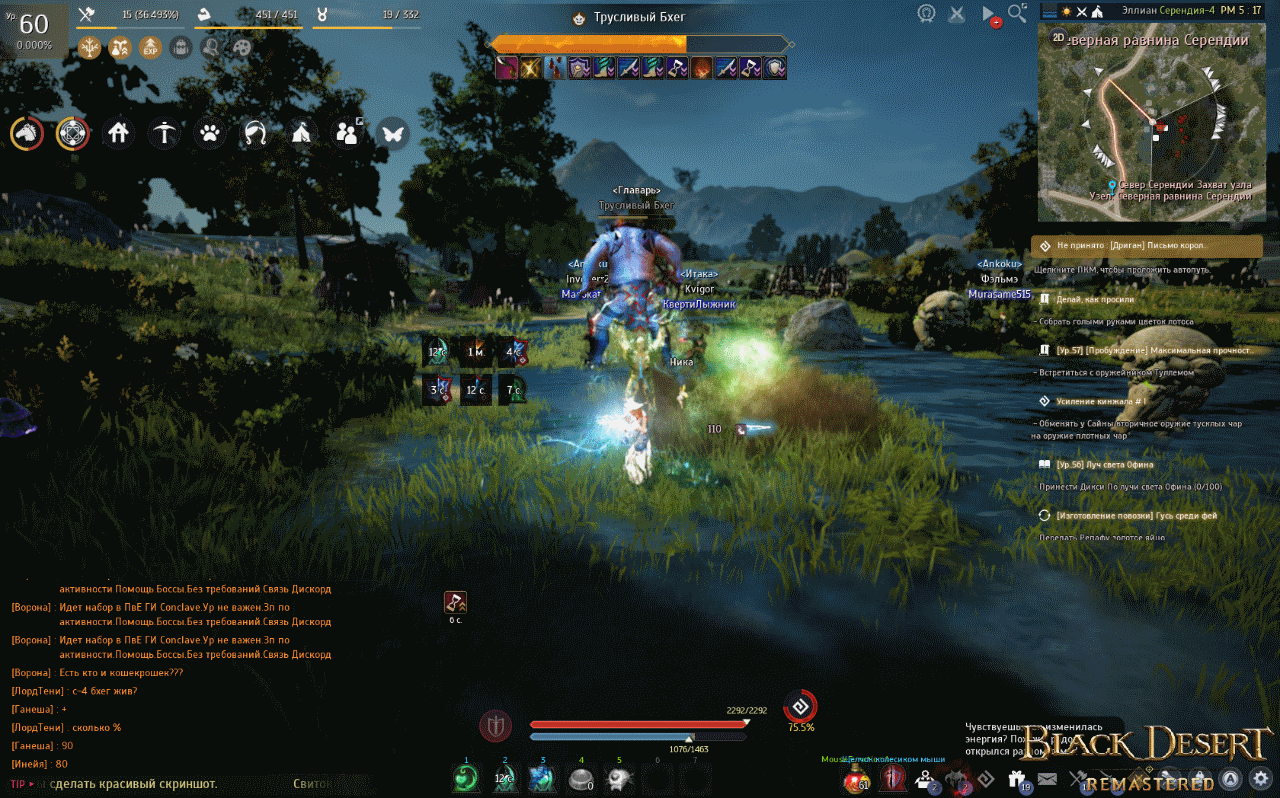Click the play button with red badge
The image size is (1280, 798).
point(989,15)
